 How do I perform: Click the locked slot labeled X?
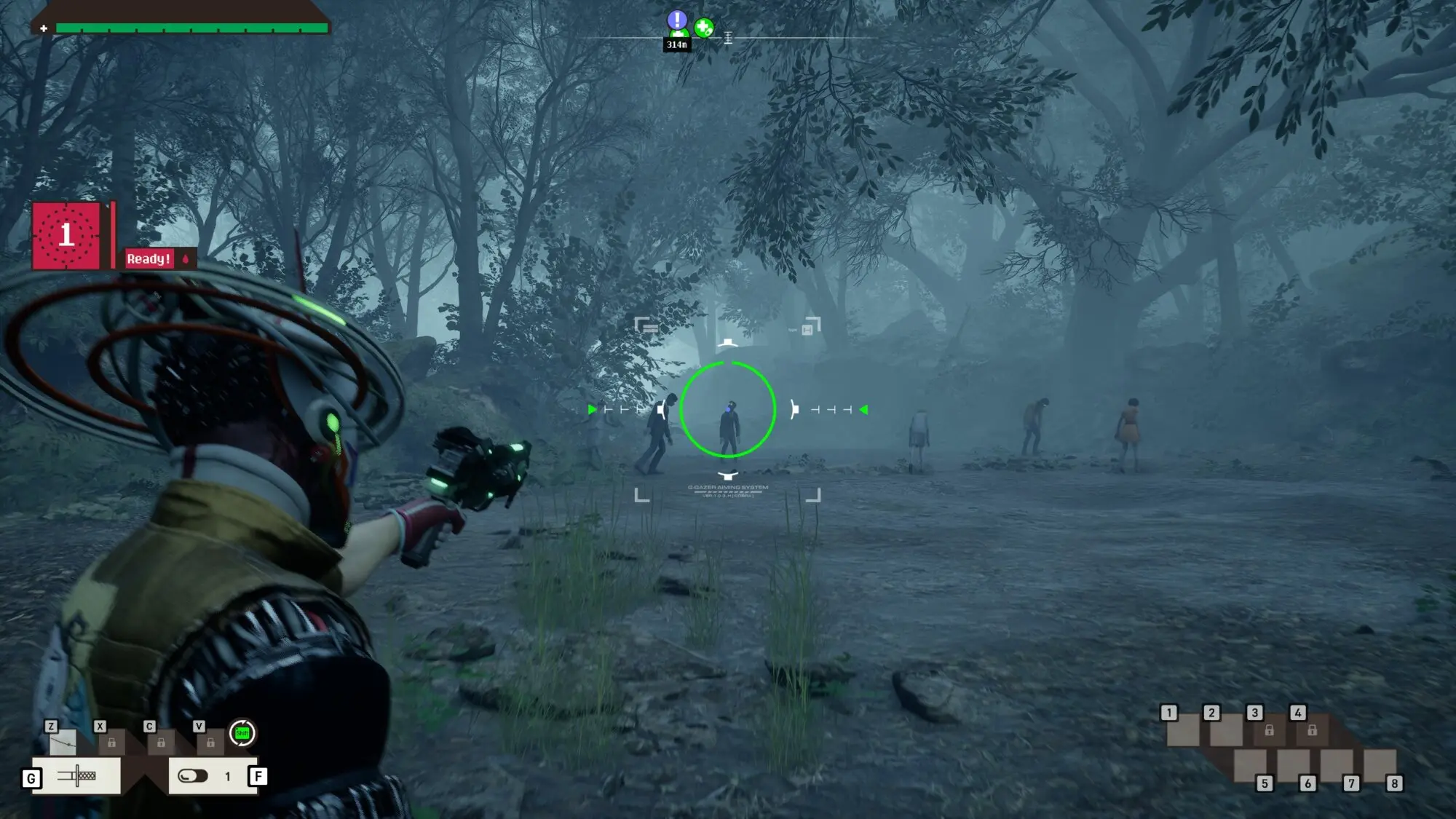(111, 742)
